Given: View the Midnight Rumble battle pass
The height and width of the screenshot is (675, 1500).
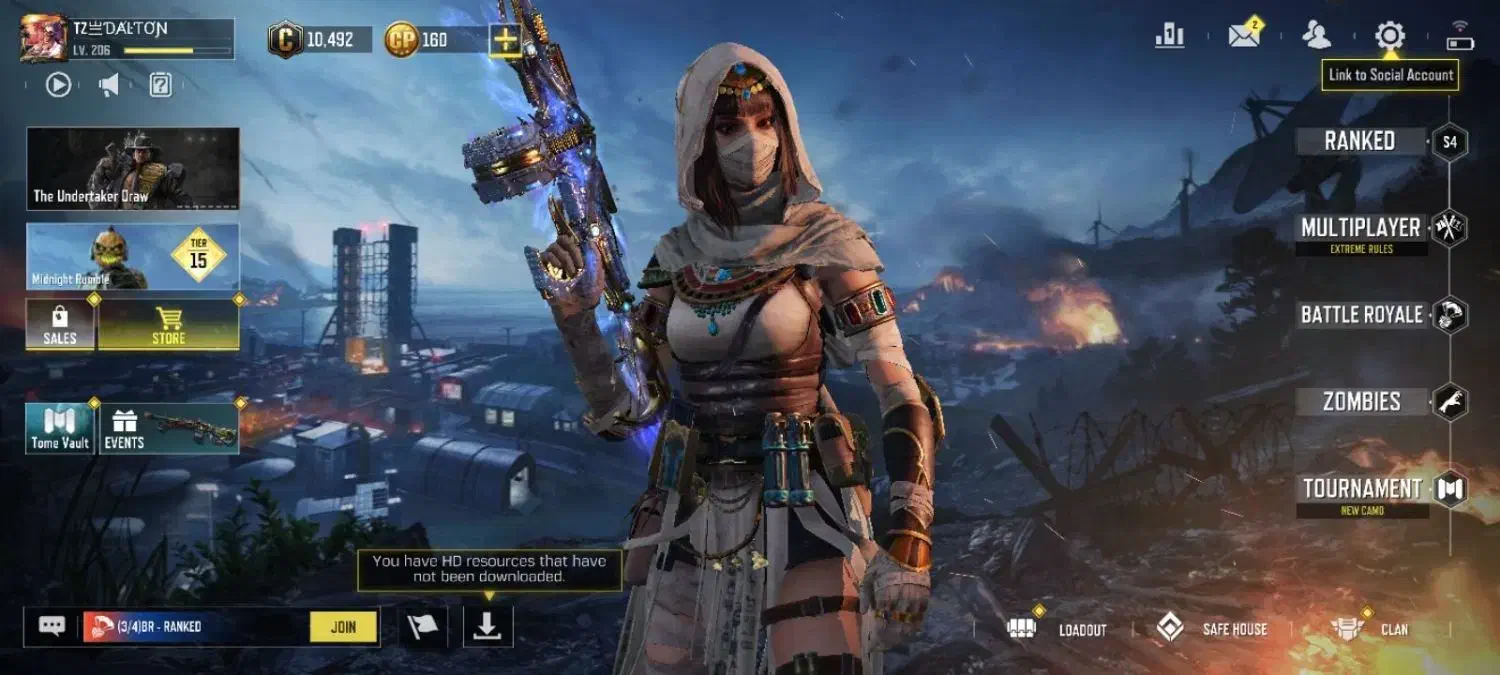Looking at the screenshot, I should 133,256.
